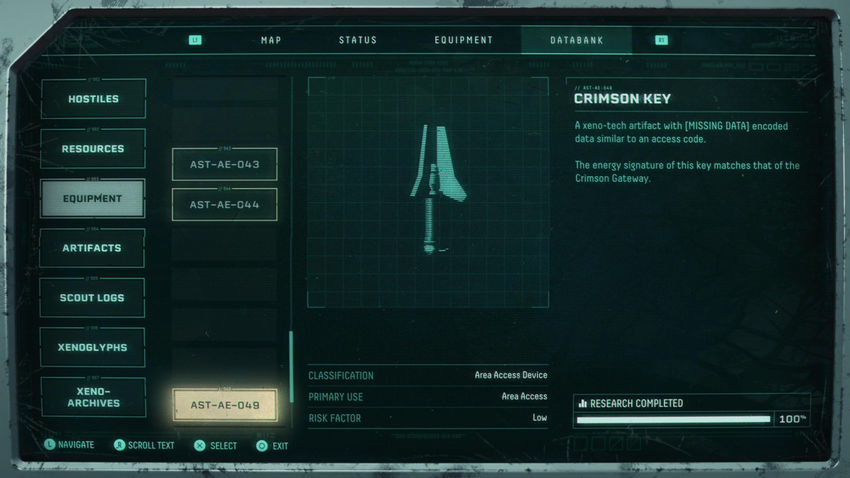The height and width of the screenshot is (478, 850).
Task: Go to the Equipment tab
Action: [463, 40]
